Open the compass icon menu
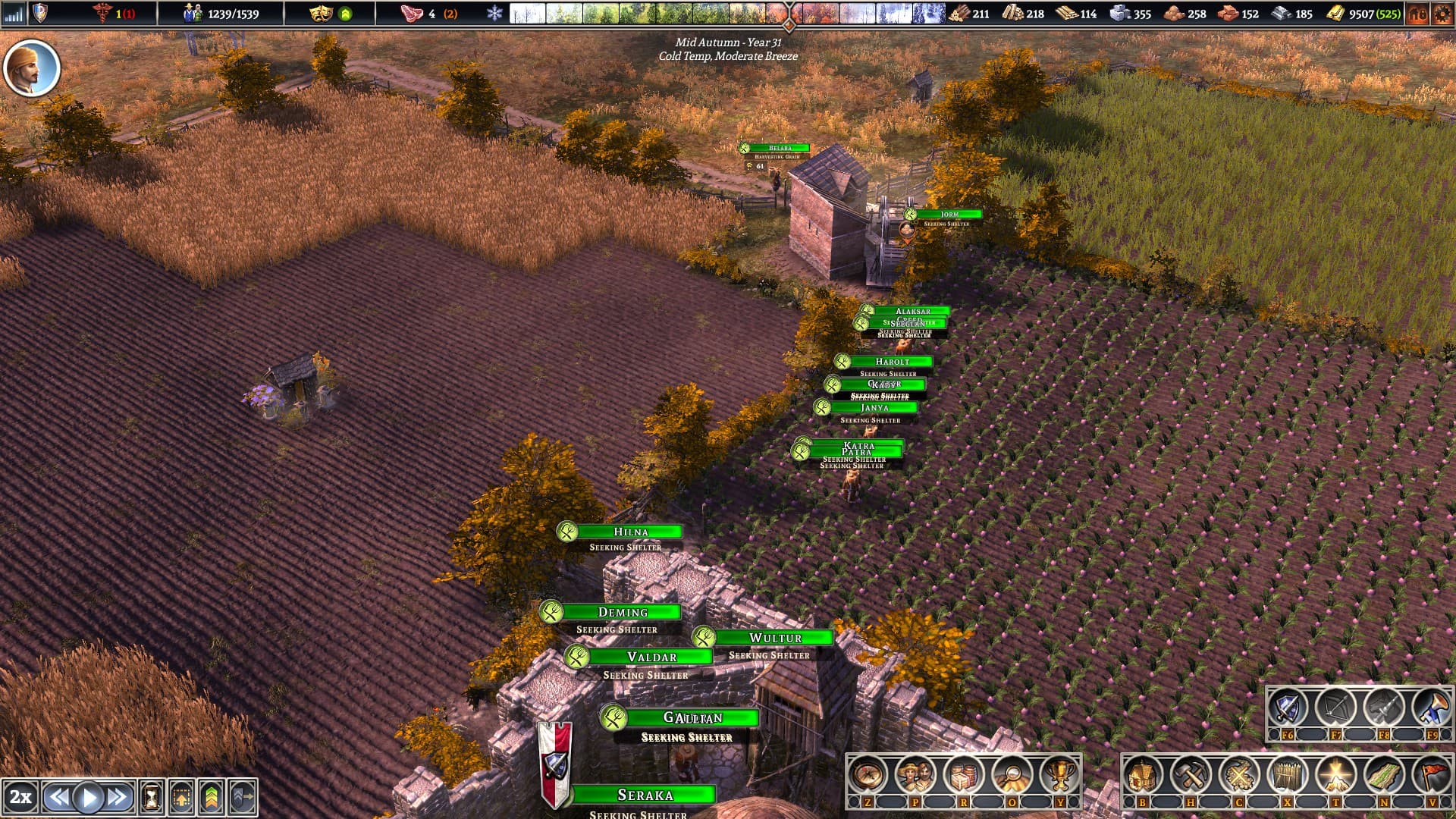 868,775
